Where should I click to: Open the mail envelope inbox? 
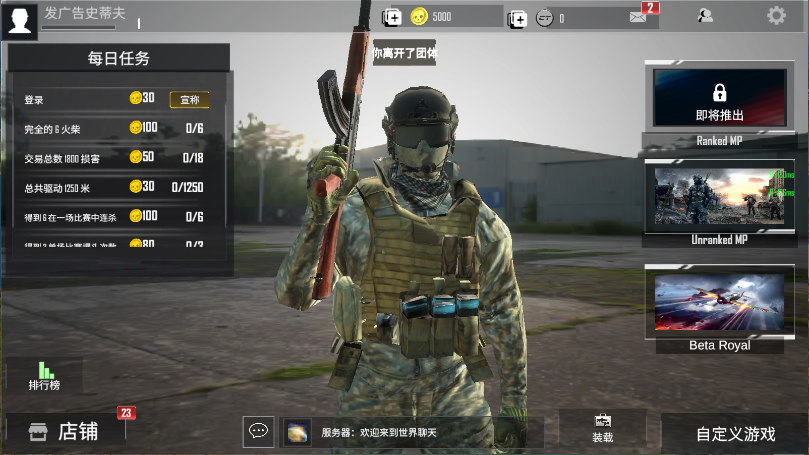pos(638,16)
